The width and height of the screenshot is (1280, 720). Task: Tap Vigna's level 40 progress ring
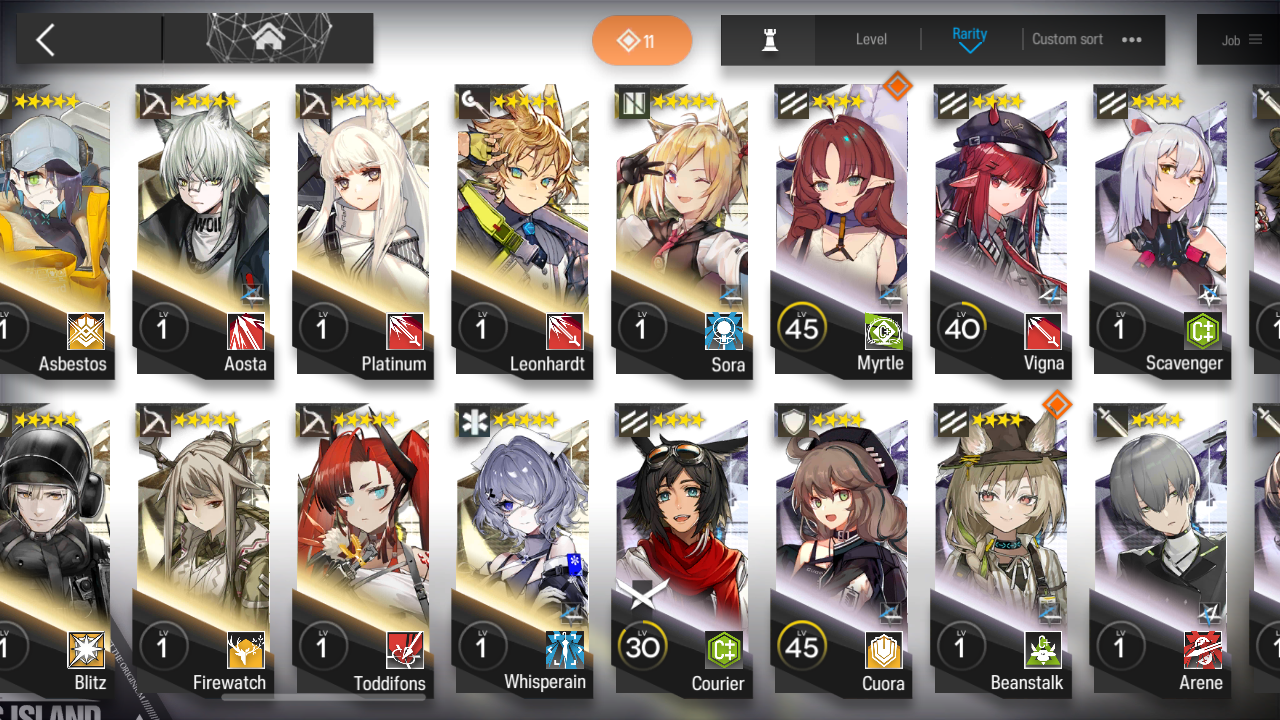click(x=962, y=328)
